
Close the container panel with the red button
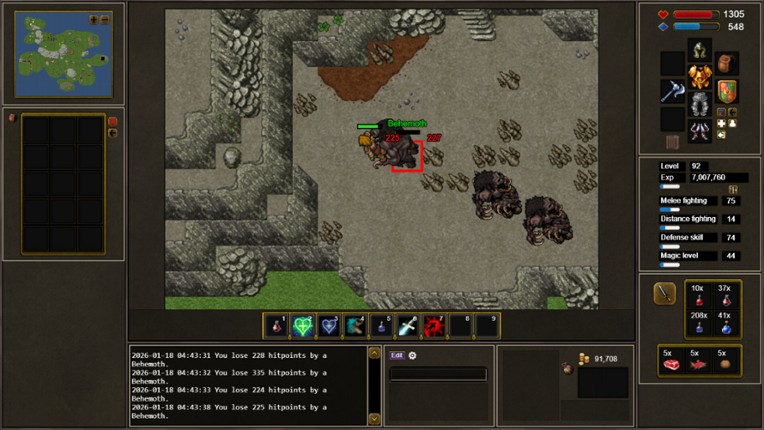click(x=112, y=122)
